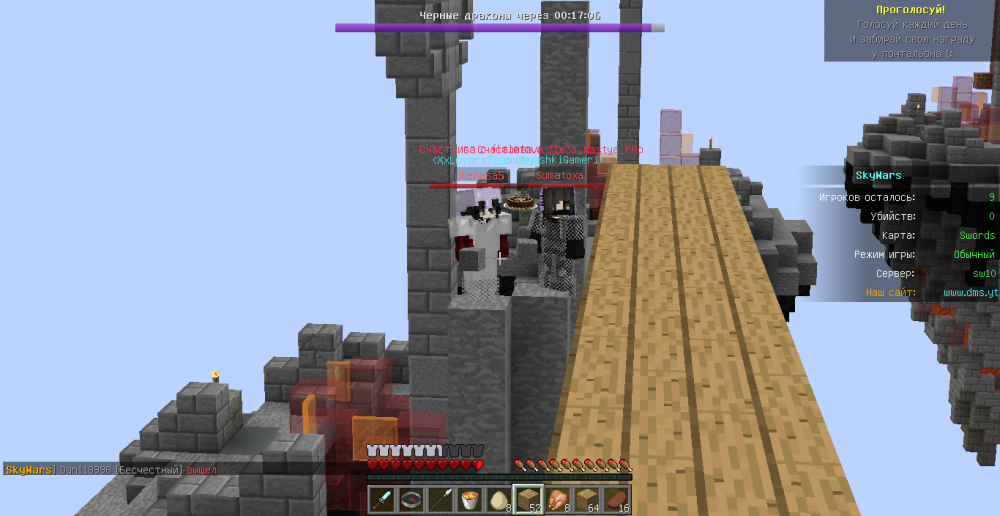Choose the wooden planks stack of 64
The width and height of the screenshot is (1000, 516).
(x=587, y=498)
